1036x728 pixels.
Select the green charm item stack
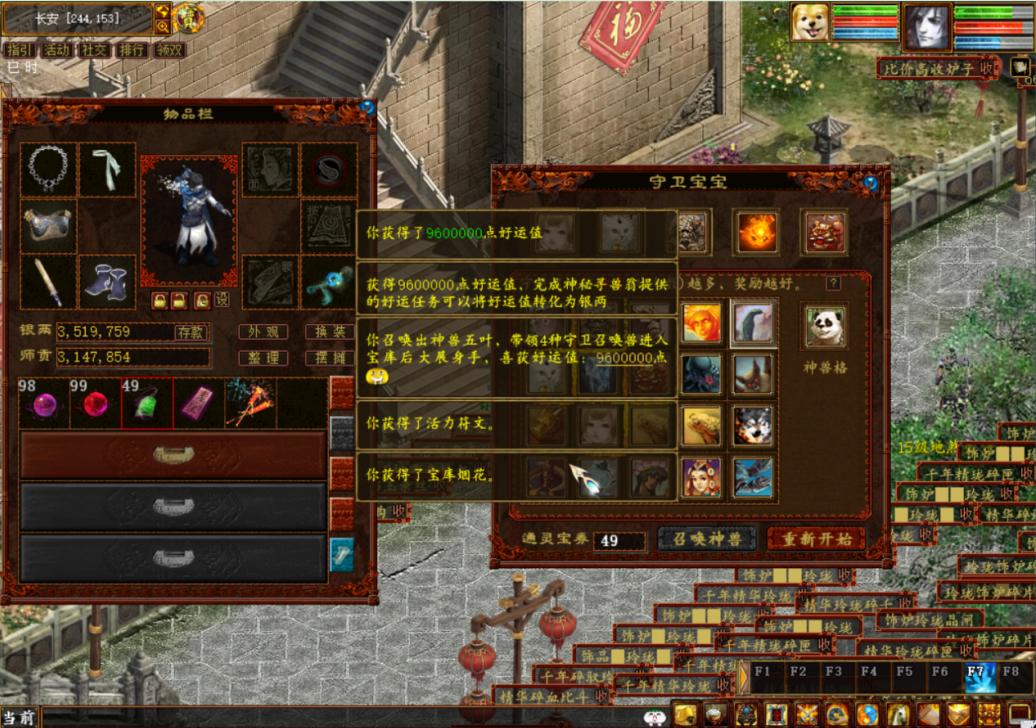pyautogui.click(x=147, y=404)
